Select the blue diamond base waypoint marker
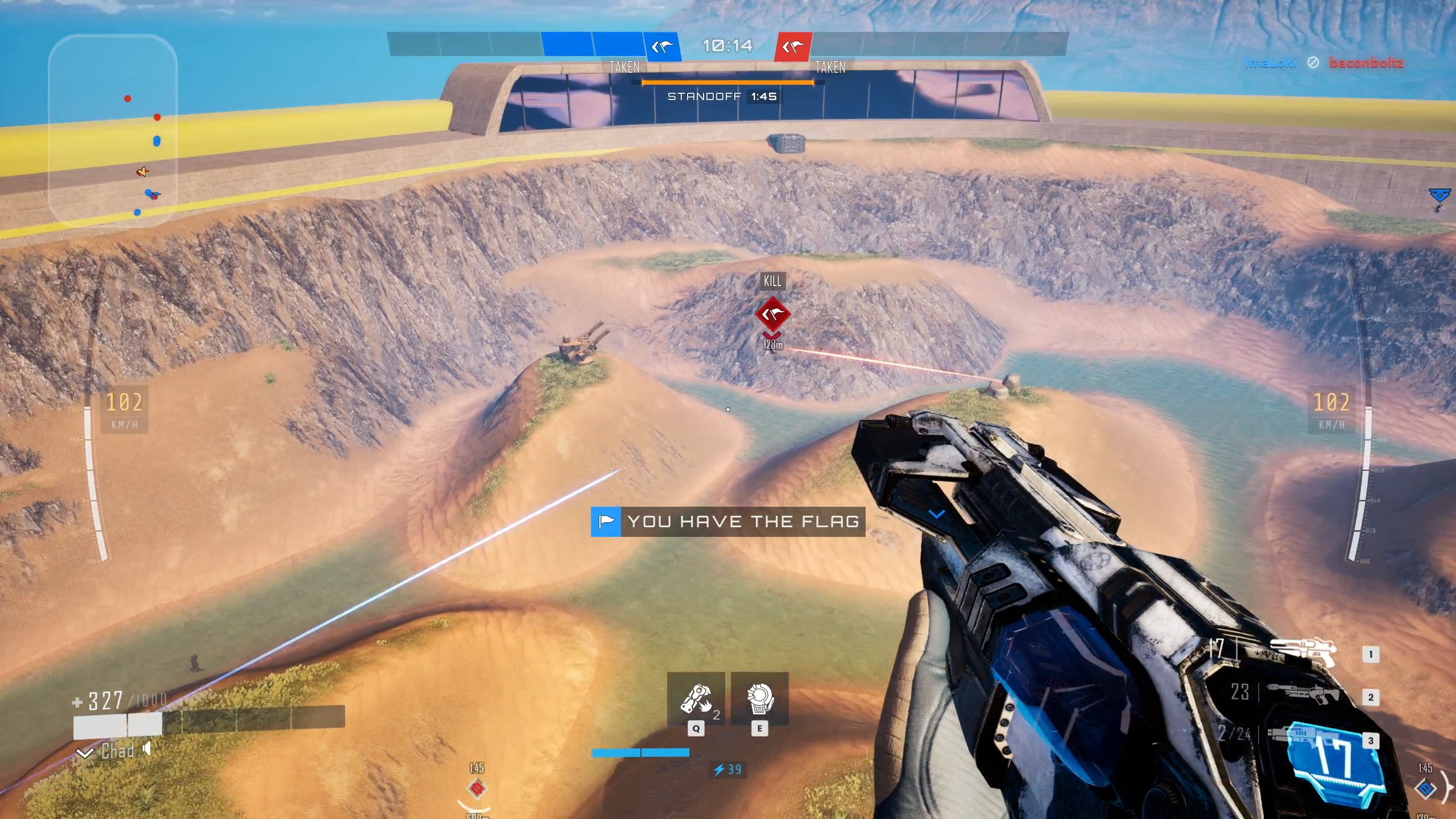This screenshot has width=1456, height=819. (1425, 788)
